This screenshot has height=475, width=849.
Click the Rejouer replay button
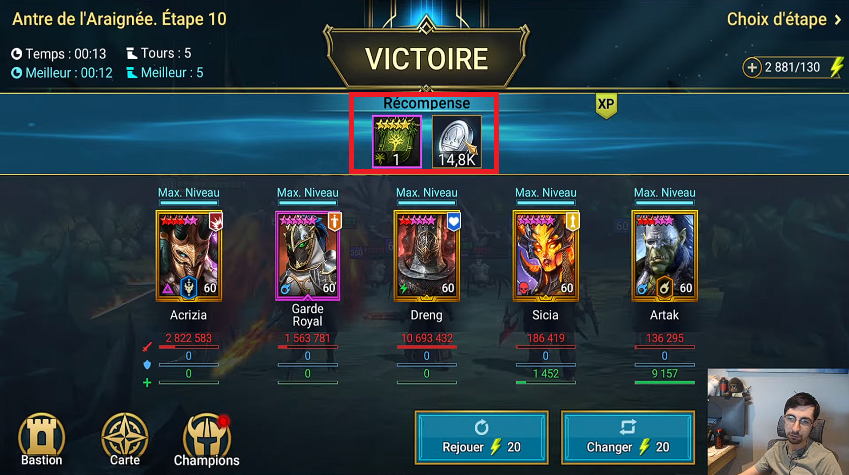[481, 435]
